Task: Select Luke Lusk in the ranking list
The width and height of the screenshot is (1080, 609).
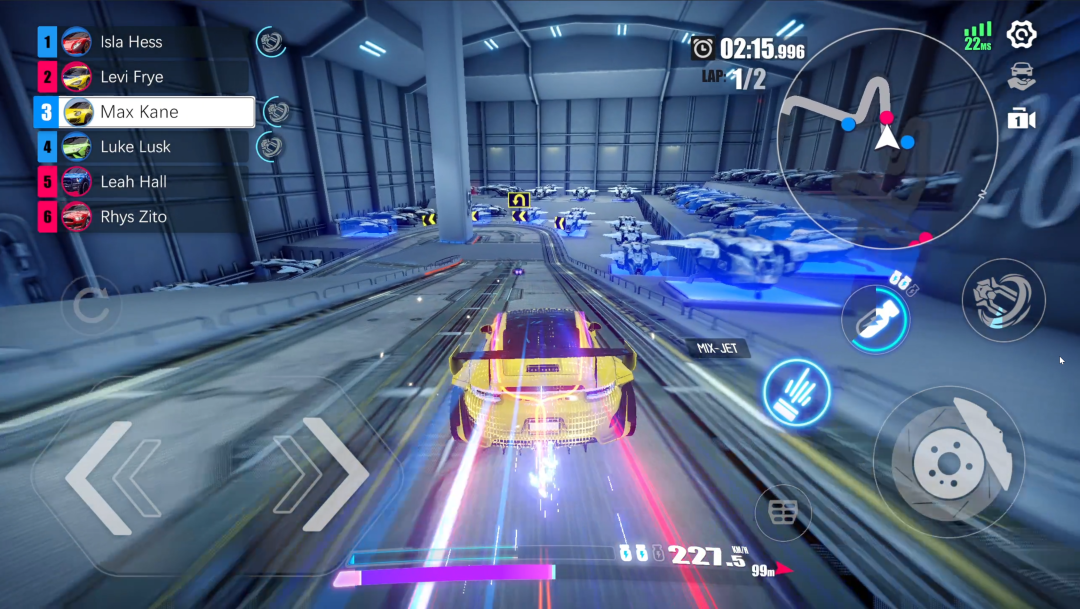Action: click(145, 147)
